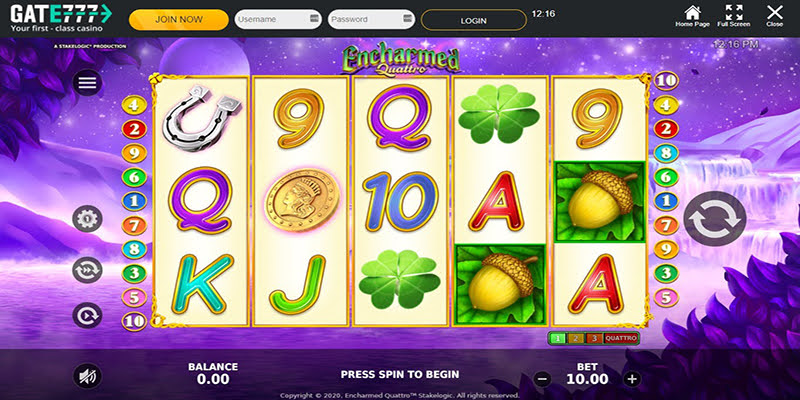The height and width of the screenshot is (400, 800).
Task: Decrease the bet with the minus button
Action: pyautogui.click(x=542, y=379)
